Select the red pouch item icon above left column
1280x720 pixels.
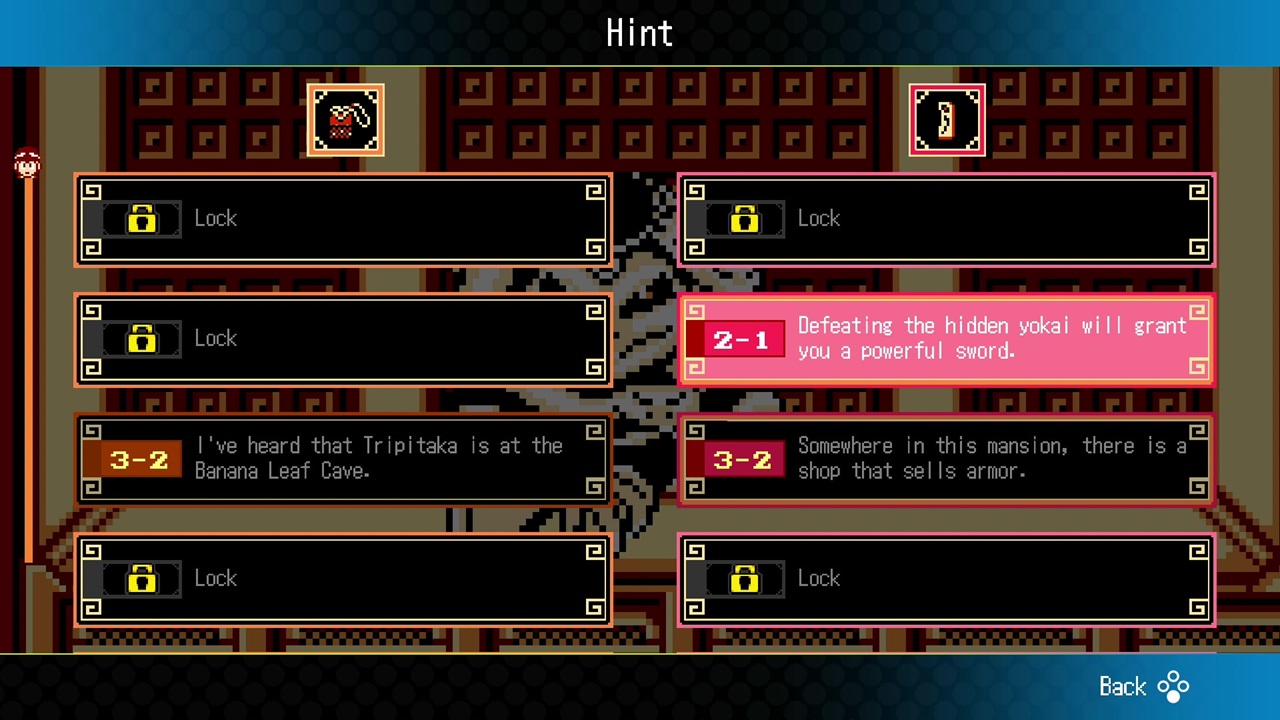point(346,119)
